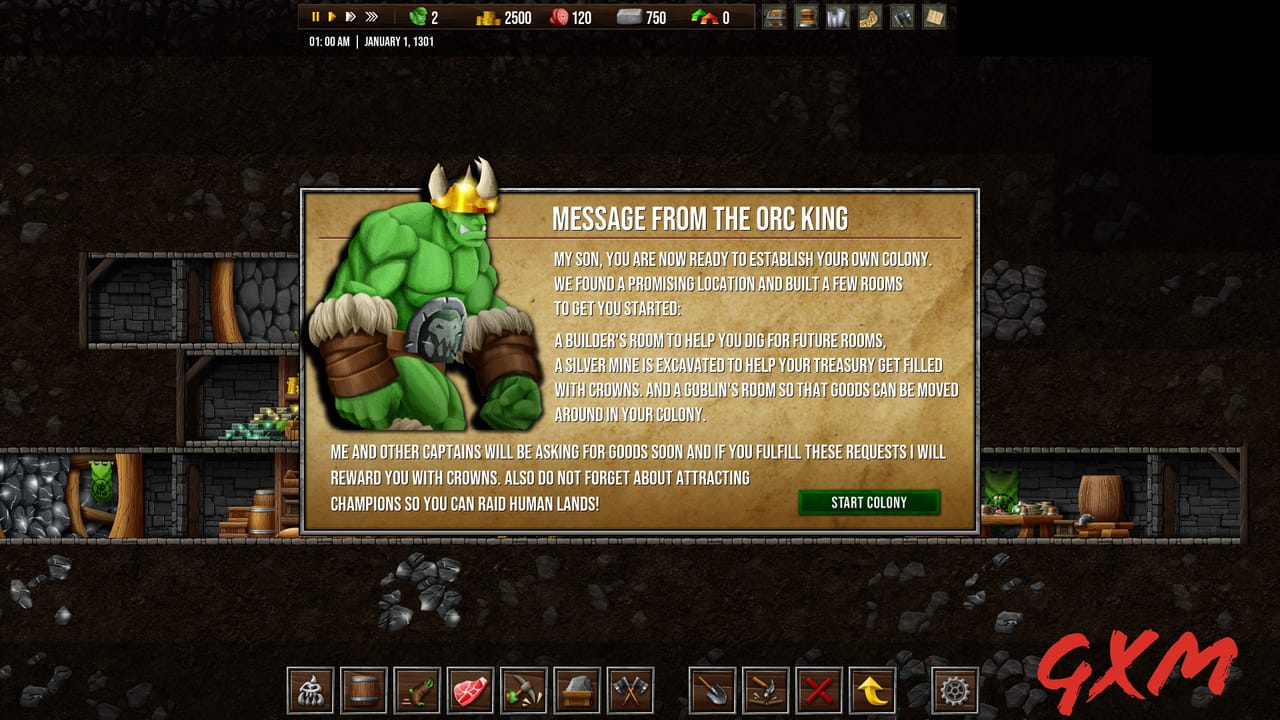Select the shovel digging tool
The height and width of the screenshot is (720, 1280).
click(x=711, y=690)
